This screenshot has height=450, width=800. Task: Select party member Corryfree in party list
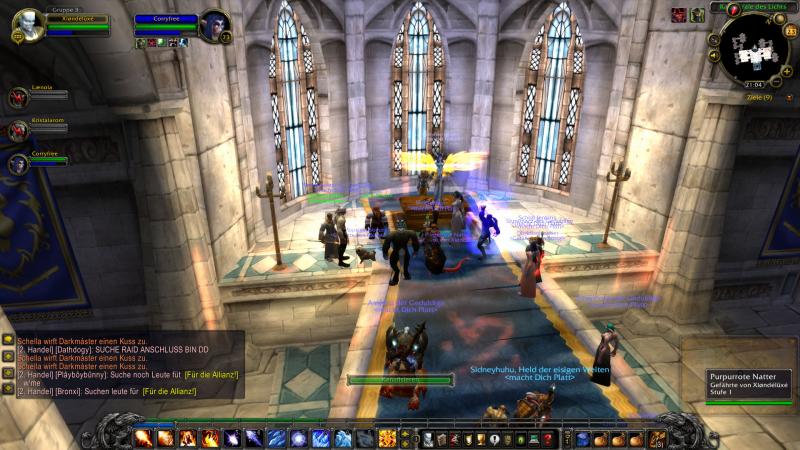point(18,164)
